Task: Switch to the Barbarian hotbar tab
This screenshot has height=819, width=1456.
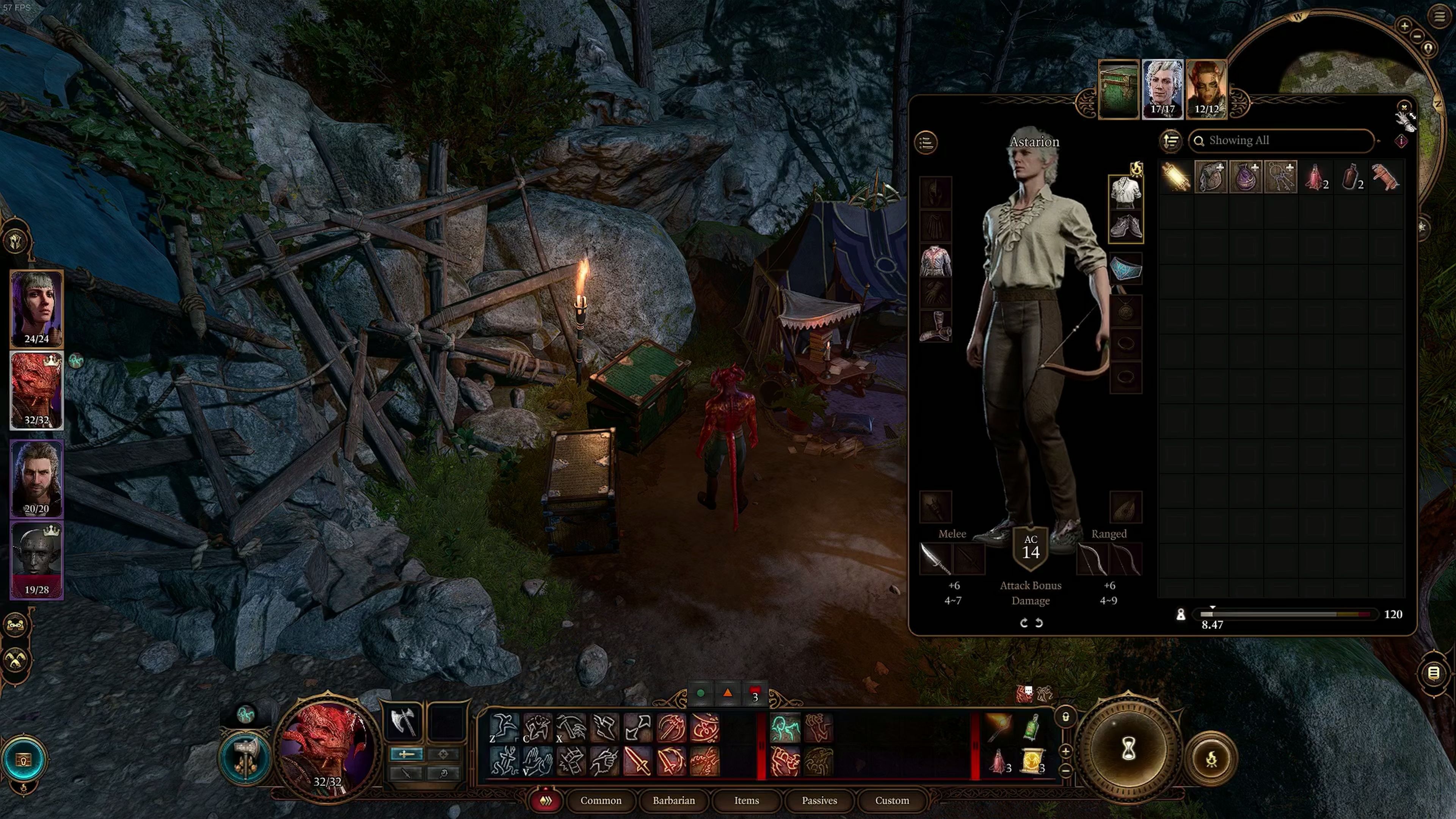Action: point(673,800)
